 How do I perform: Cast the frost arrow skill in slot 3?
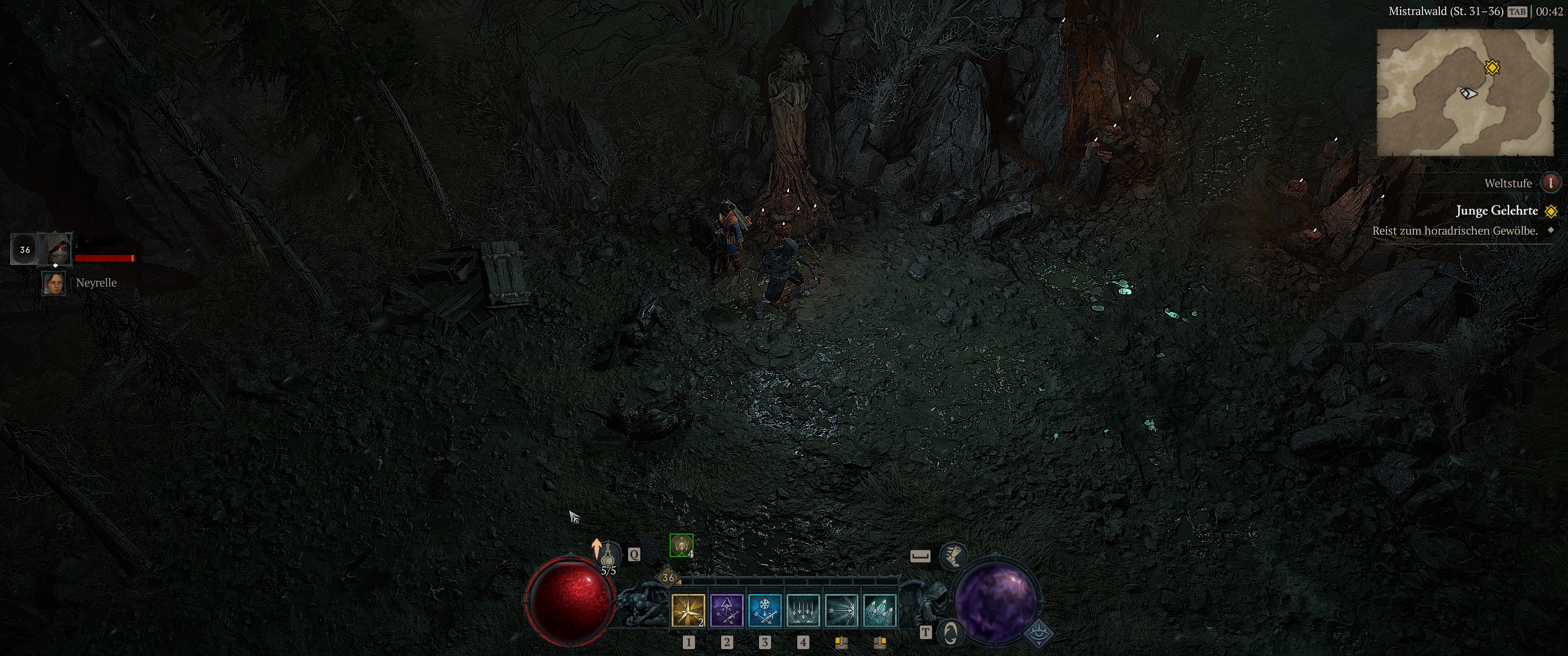766,610
